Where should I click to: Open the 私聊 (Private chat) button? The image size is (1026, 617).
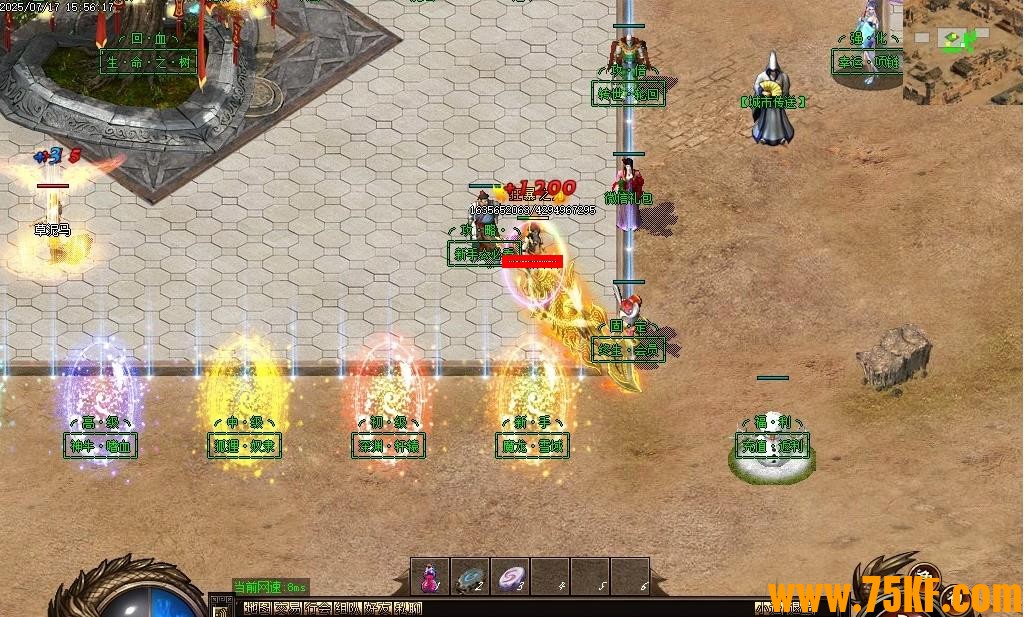click(408, 608)
